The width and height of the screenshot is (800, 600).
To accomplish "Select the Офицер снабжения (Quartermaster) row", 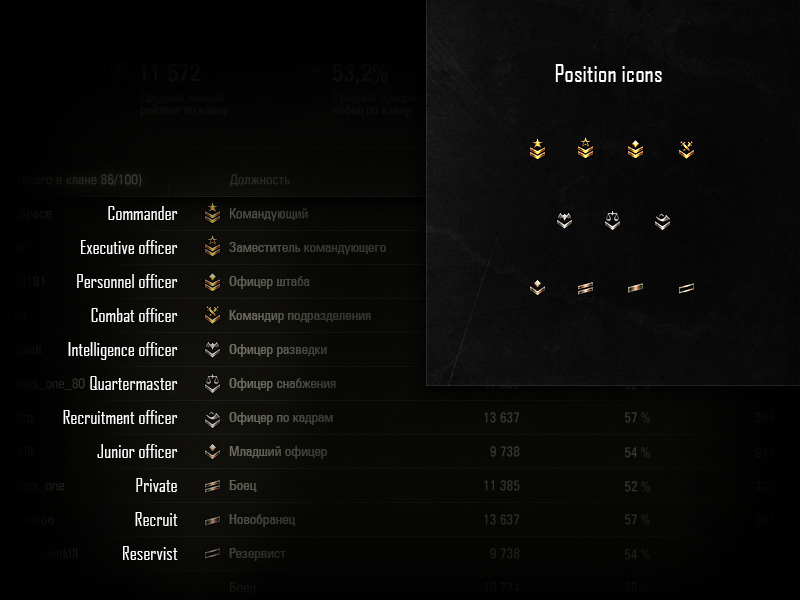I will (x=282, y=384).
